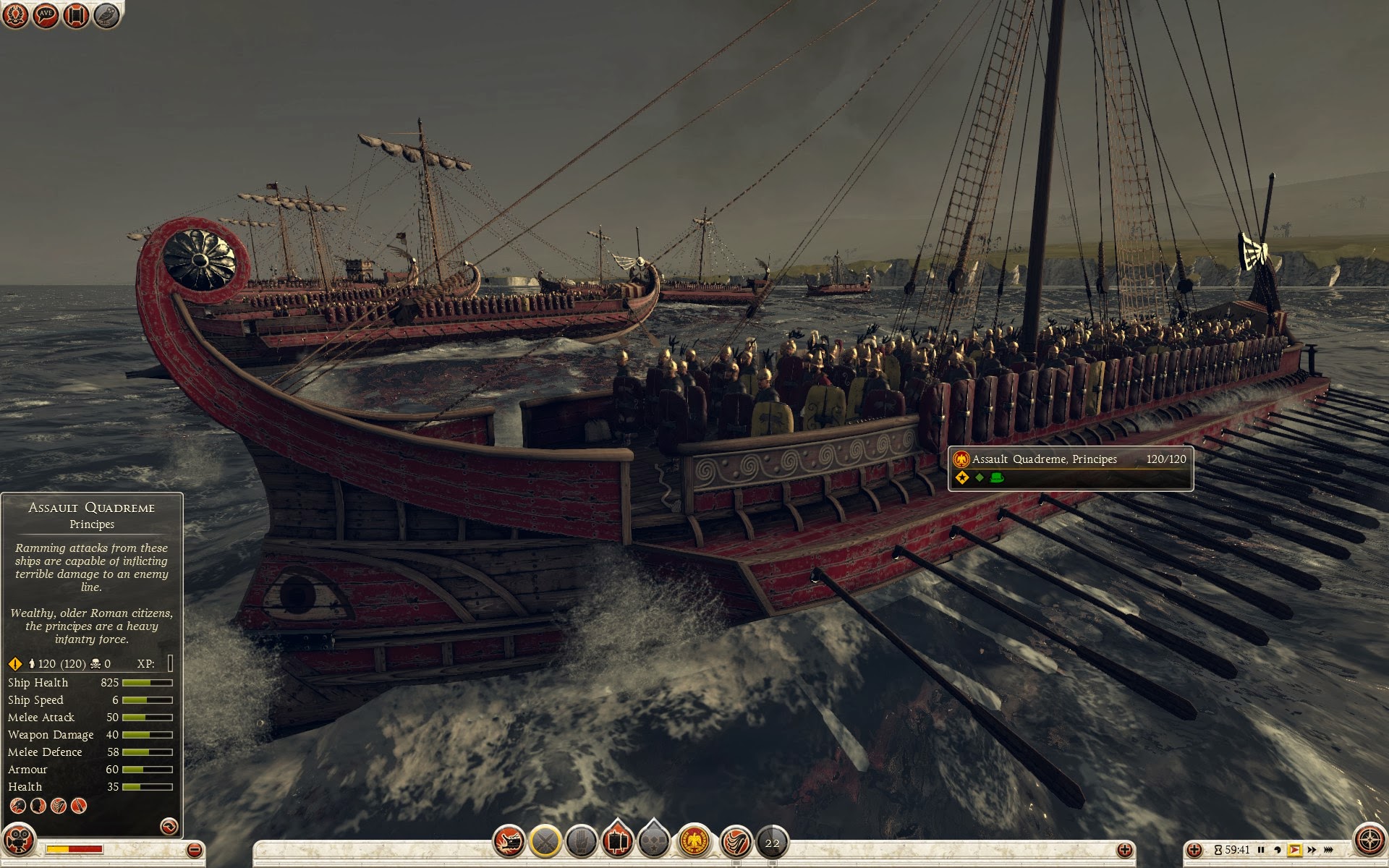The height and width of the screenshot is (868, 1389).
Task: Collapse the Assault Quadreme info panel
Action: tap(169, 825)
